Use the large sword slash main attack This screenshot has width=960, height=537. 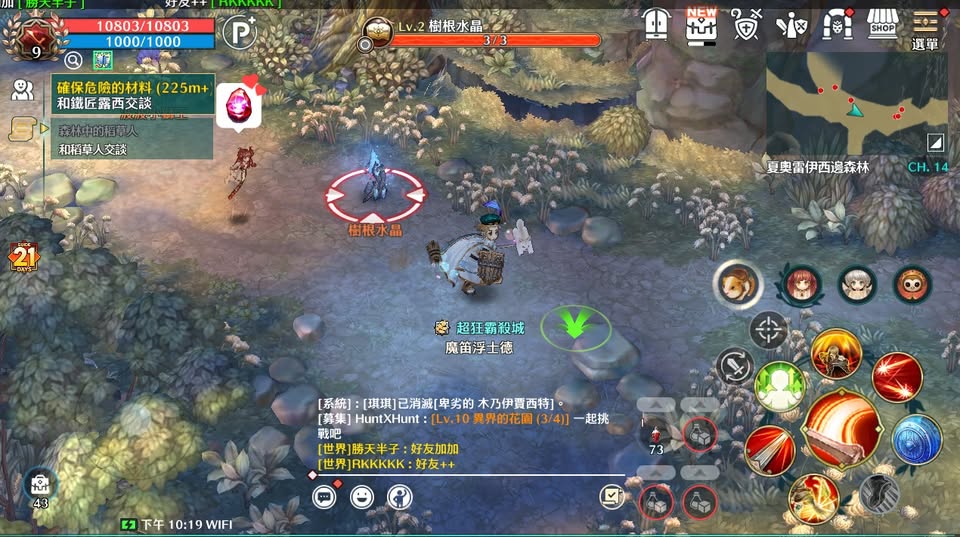(842, 428)
